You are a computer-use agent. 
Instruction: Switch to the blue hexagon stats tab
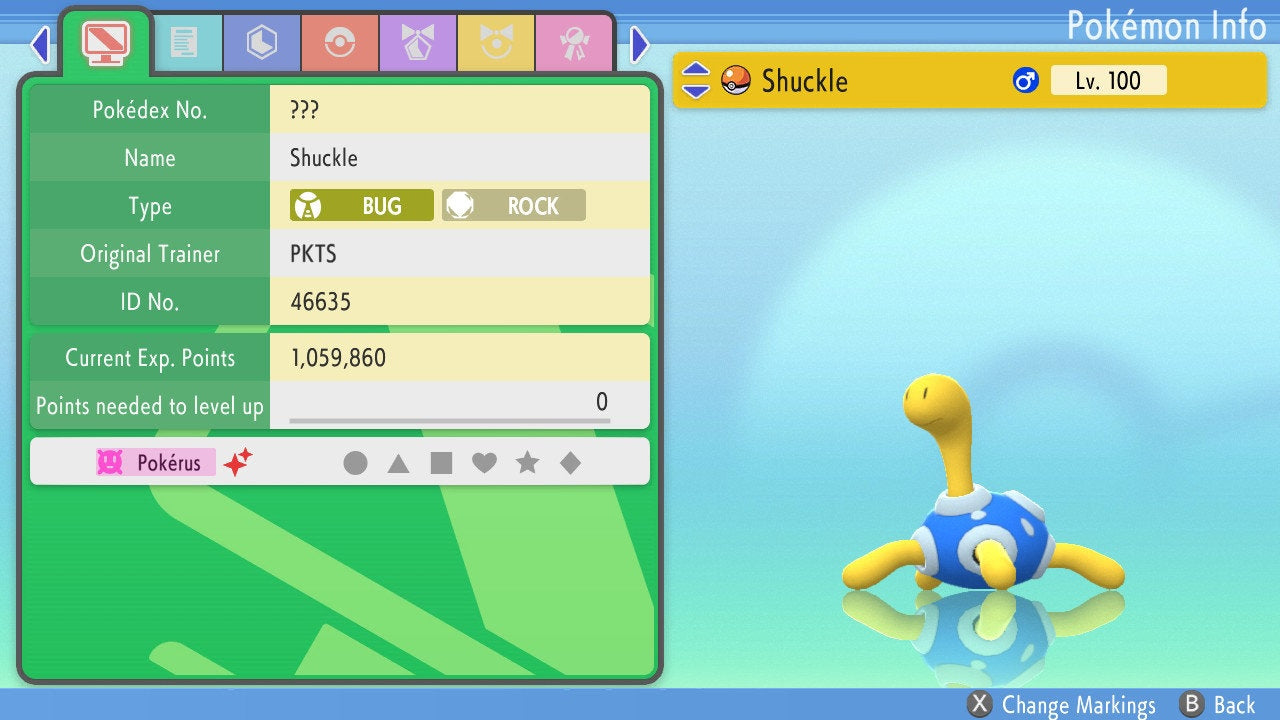[x=261, y=43]
